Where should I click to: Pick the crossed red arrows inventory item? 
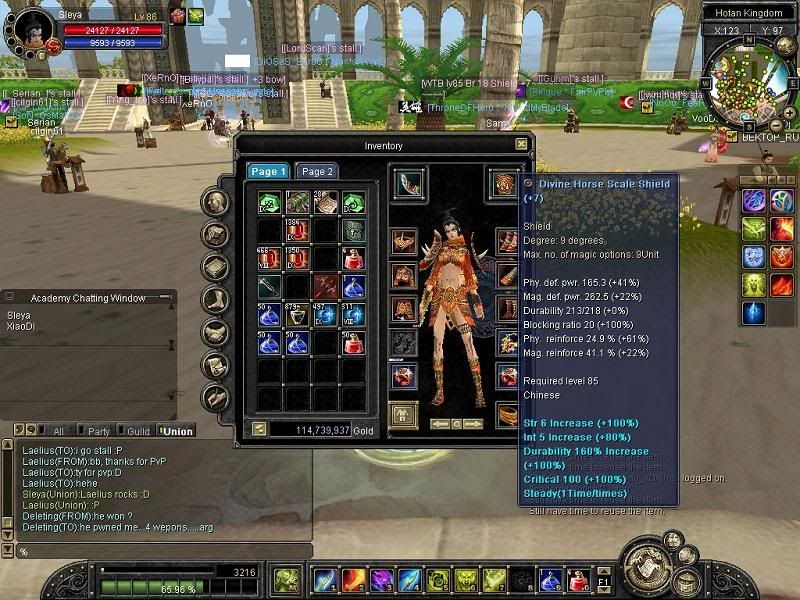[x=326, y=287]
